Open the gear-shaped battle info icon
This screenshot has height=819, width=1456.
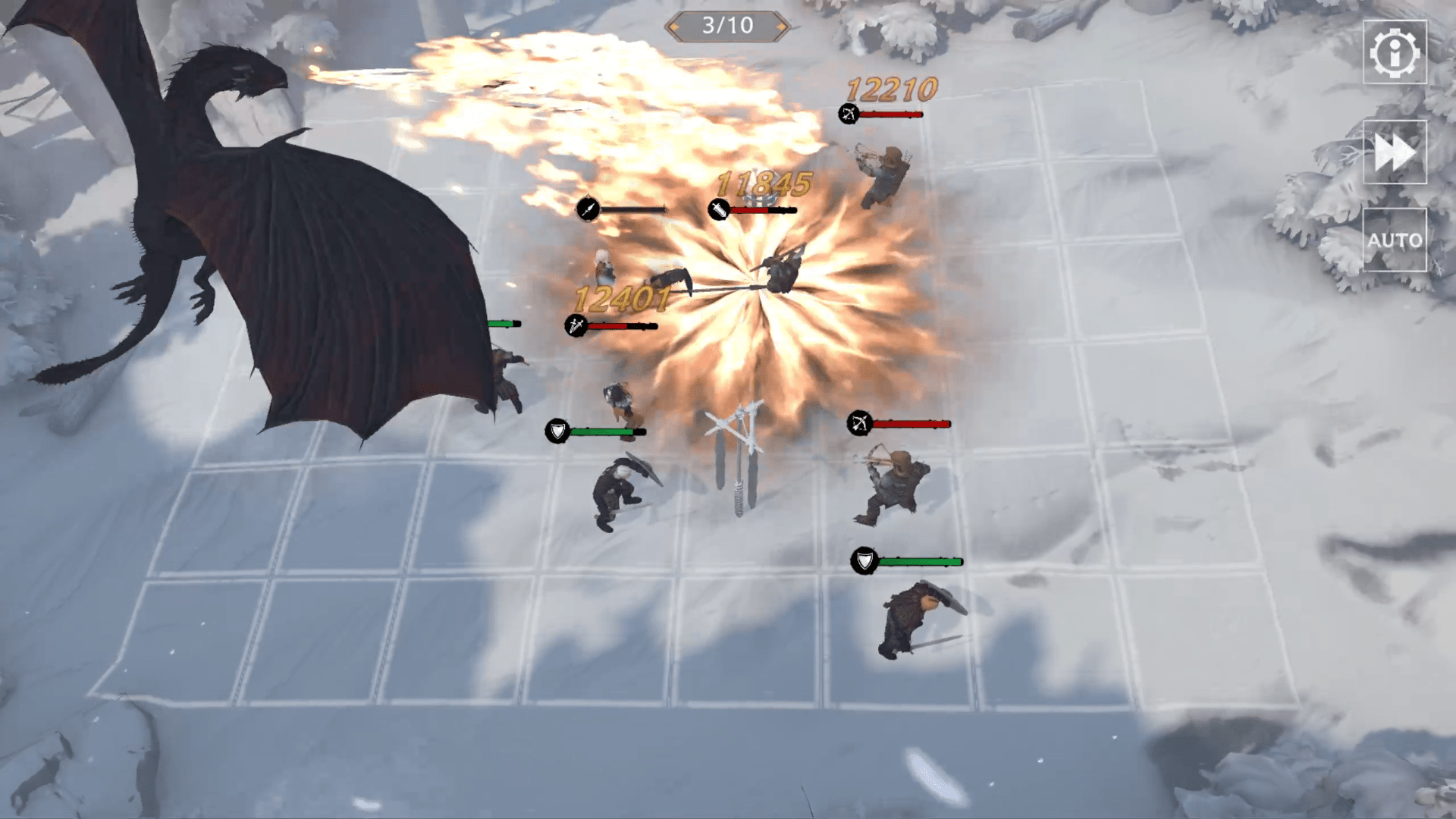click(1396, 55)
